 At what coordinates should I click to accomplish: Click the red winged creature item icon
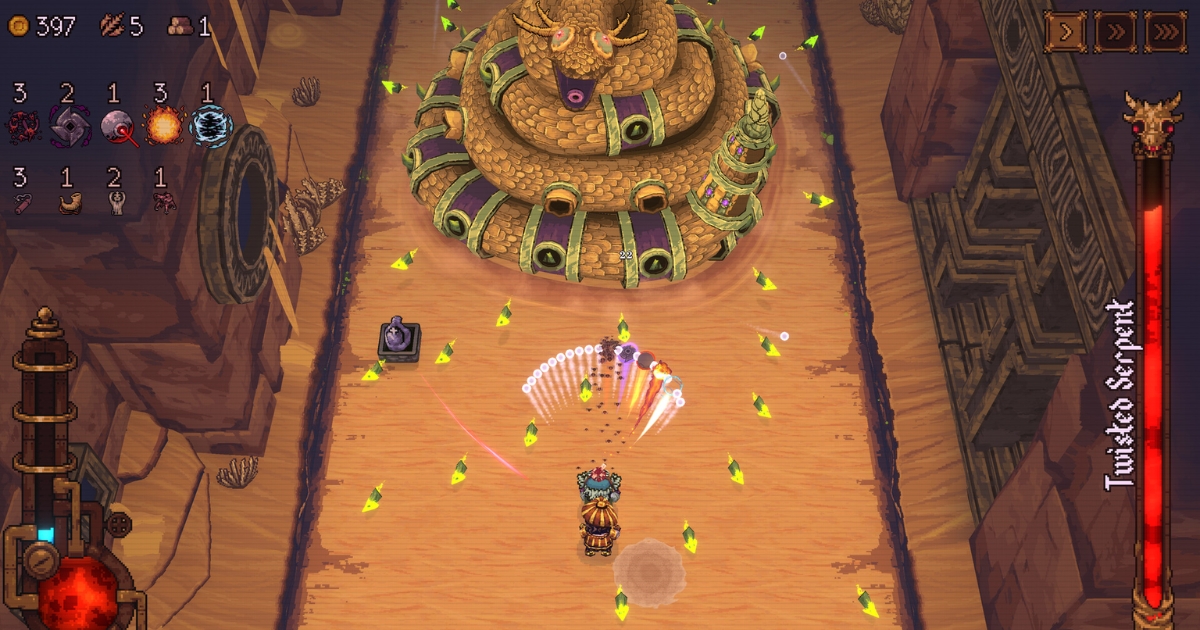coord(163,202)
